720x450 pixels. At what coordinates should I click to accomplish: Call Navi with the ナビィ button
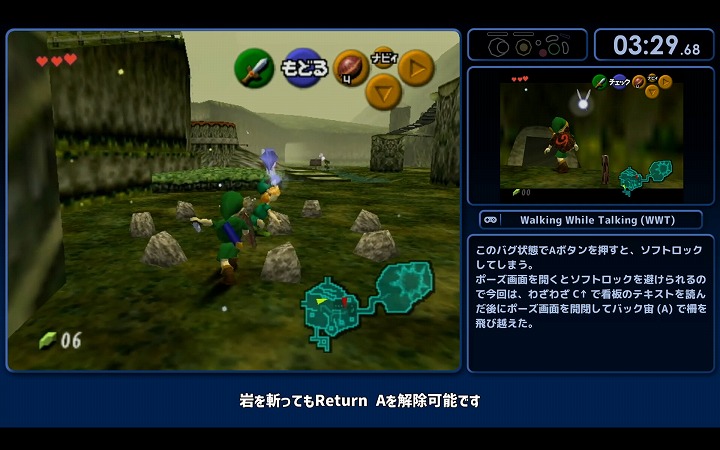tap(382, 55)
